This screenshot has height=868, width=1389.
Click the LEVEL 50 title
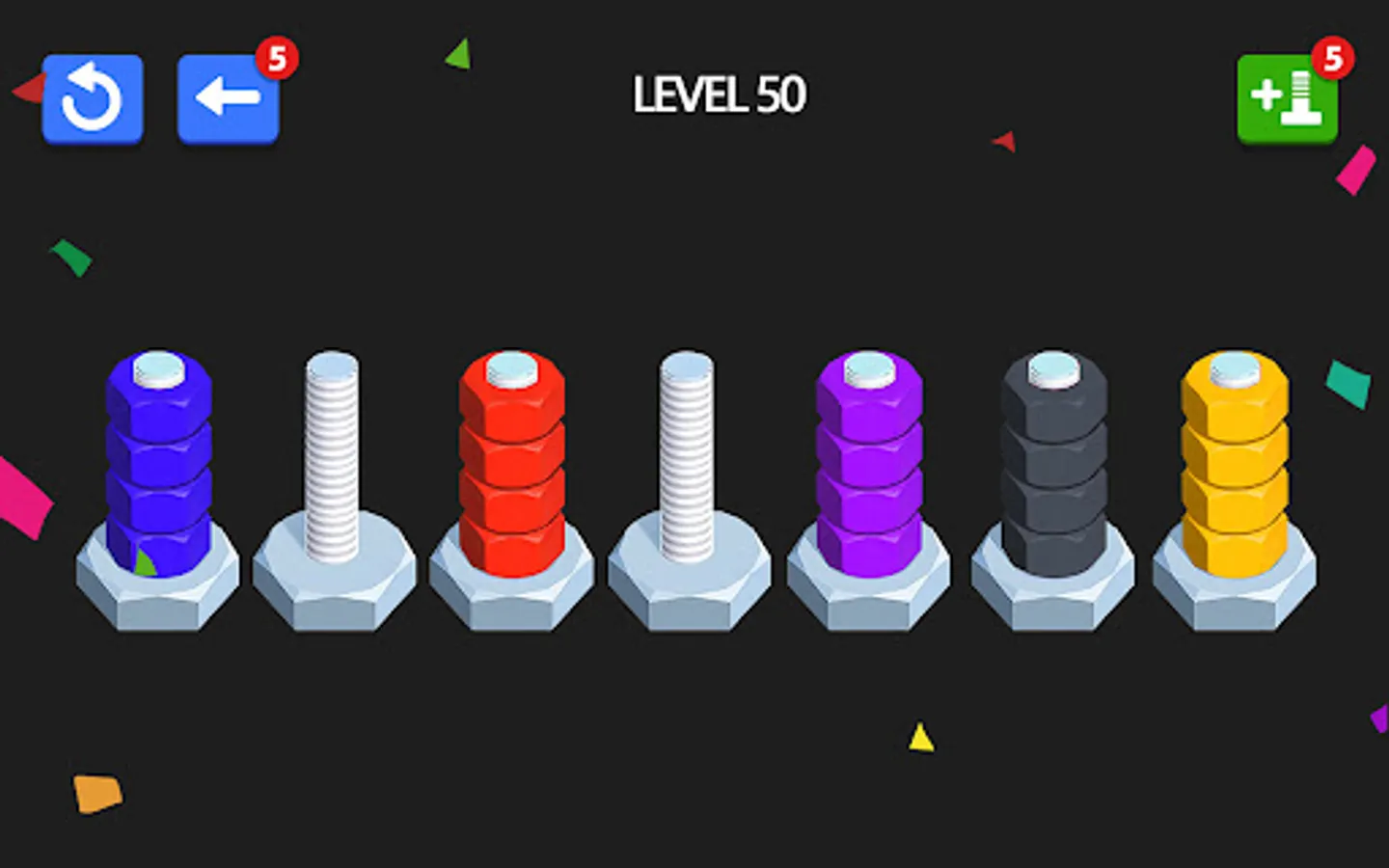[718, 94]
